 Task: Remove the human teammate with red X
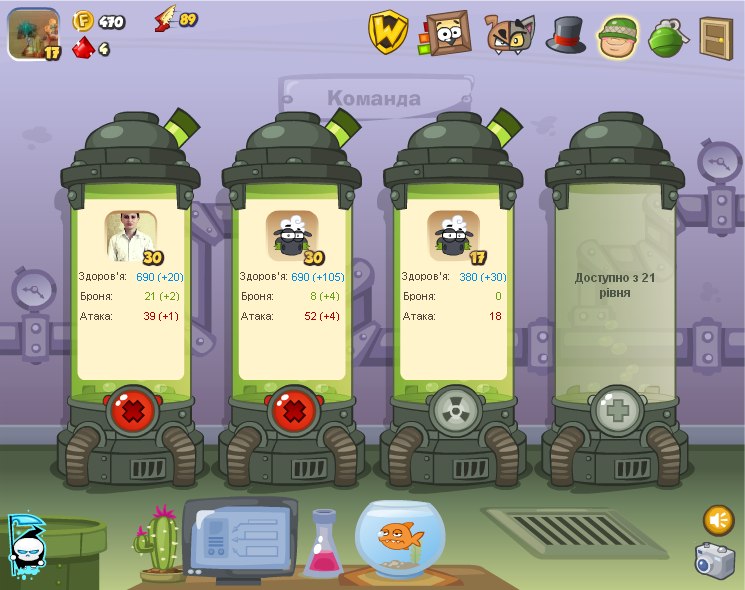[131, 410]
